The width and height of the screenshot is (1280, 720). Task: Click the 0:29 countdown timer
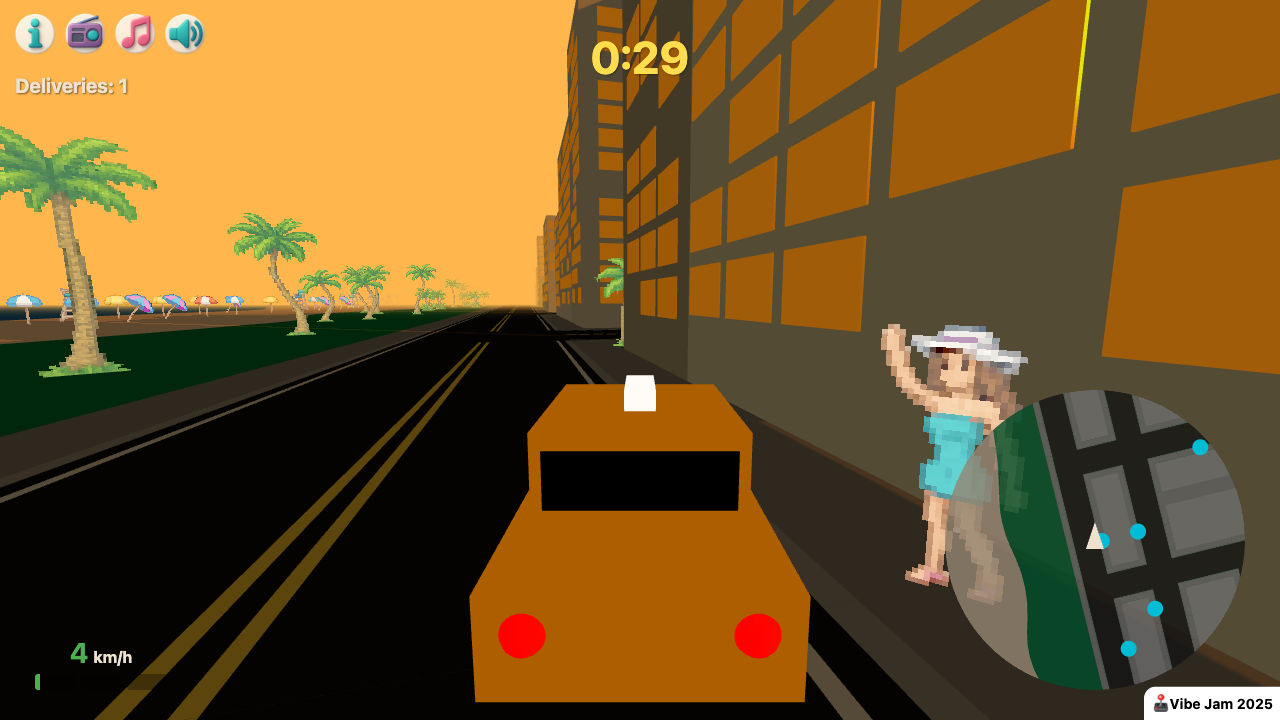point(640,59)
